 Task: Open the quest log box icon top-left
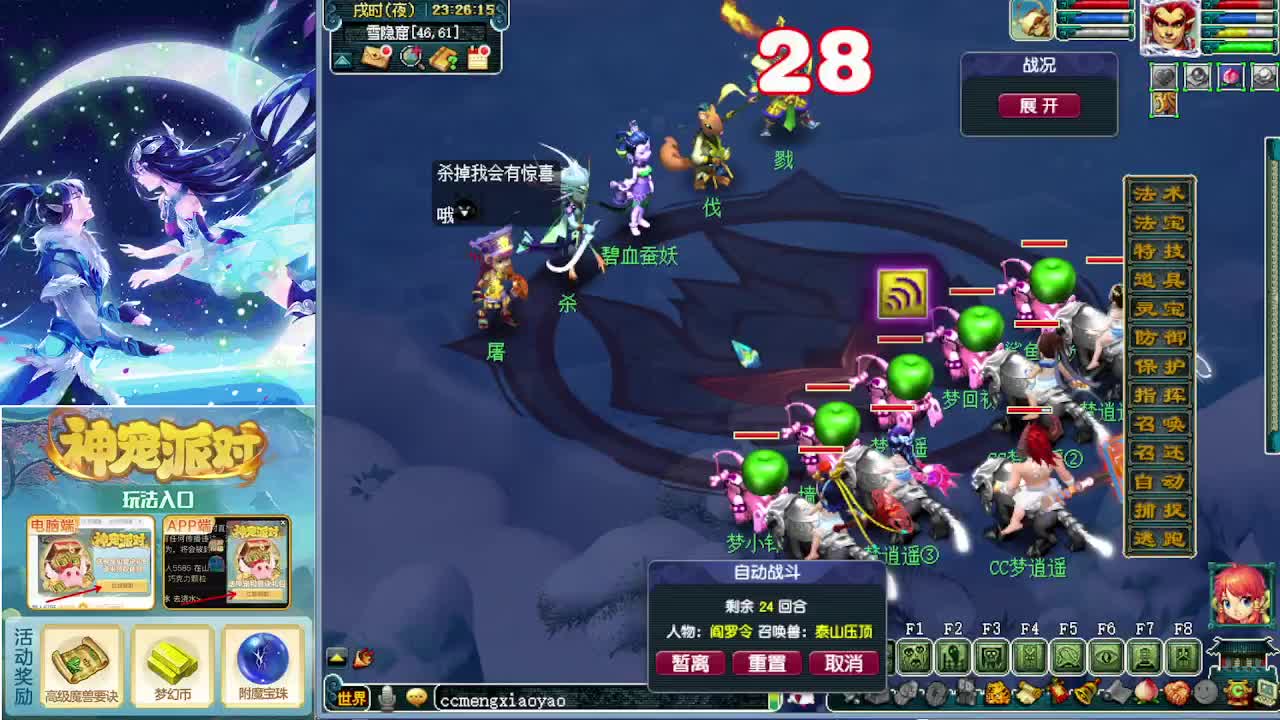(x=445, y=57)
